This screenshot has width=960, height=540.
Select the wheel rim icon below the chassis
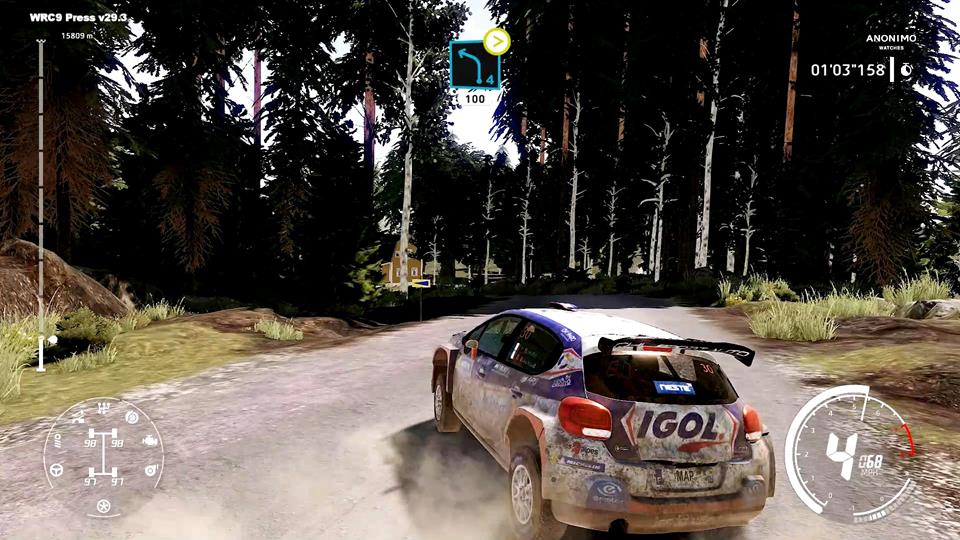(x=103, y=506)
